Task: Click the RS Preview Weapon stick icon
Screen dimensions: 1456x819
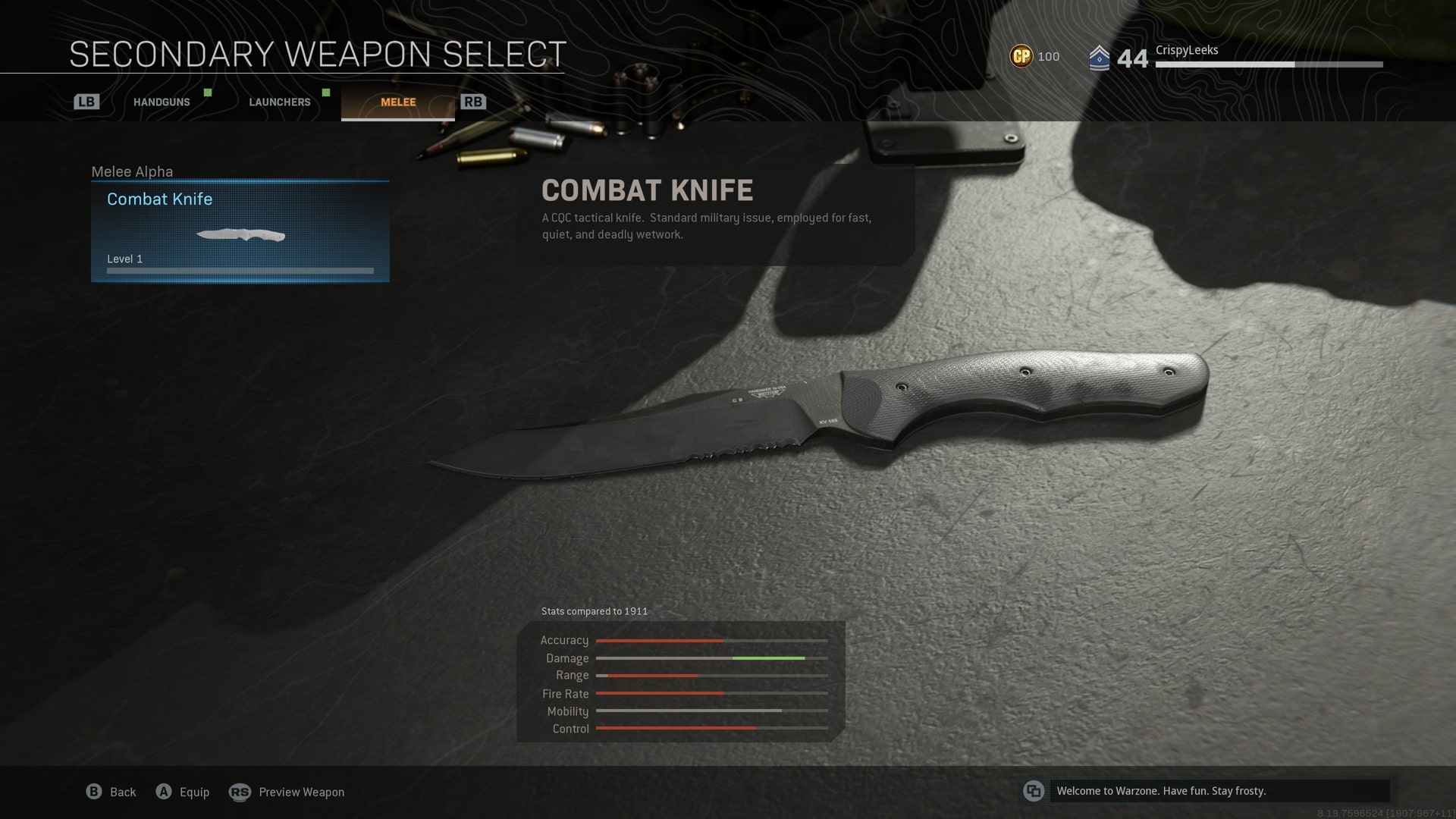Action: (240, 792)
